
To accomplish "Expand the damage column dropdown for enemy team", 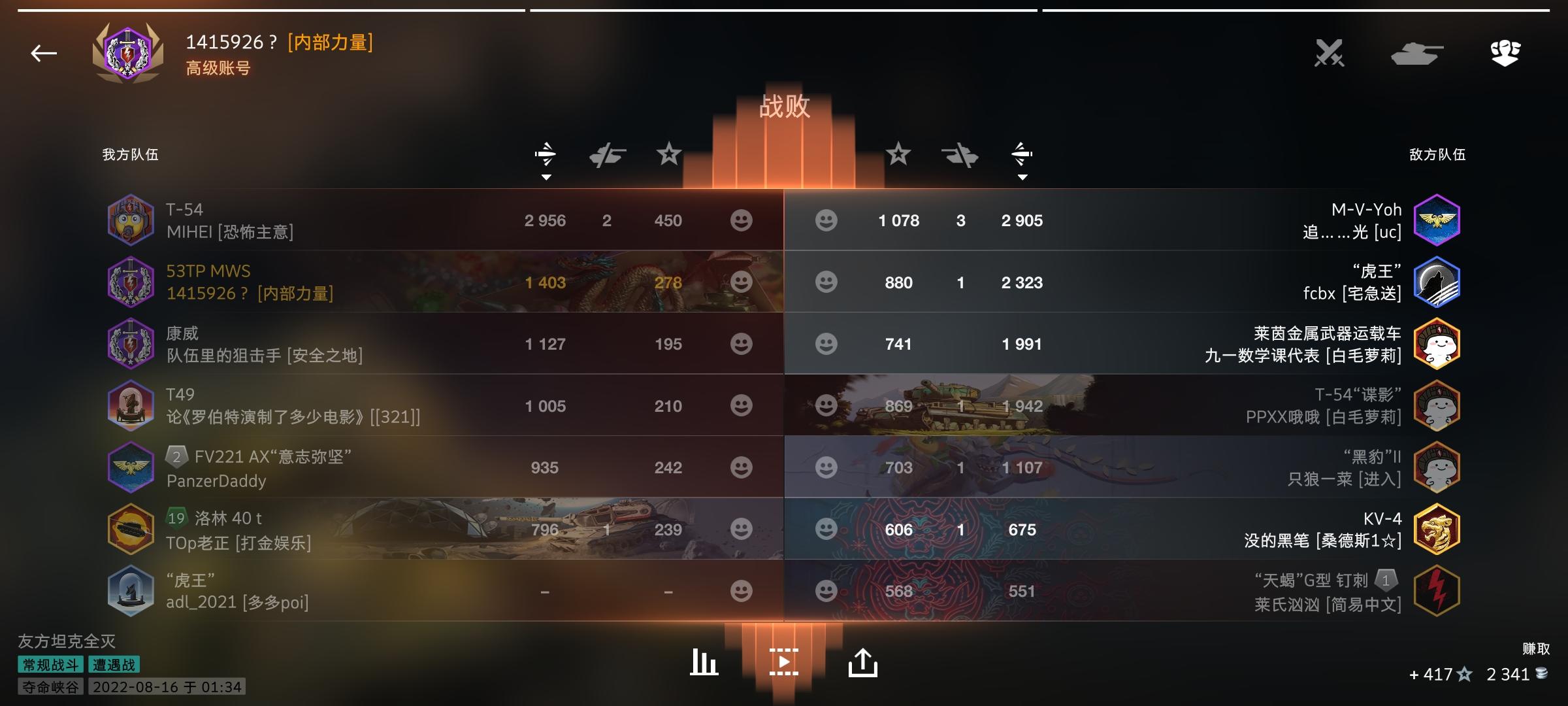I will tap(1022, 176).
